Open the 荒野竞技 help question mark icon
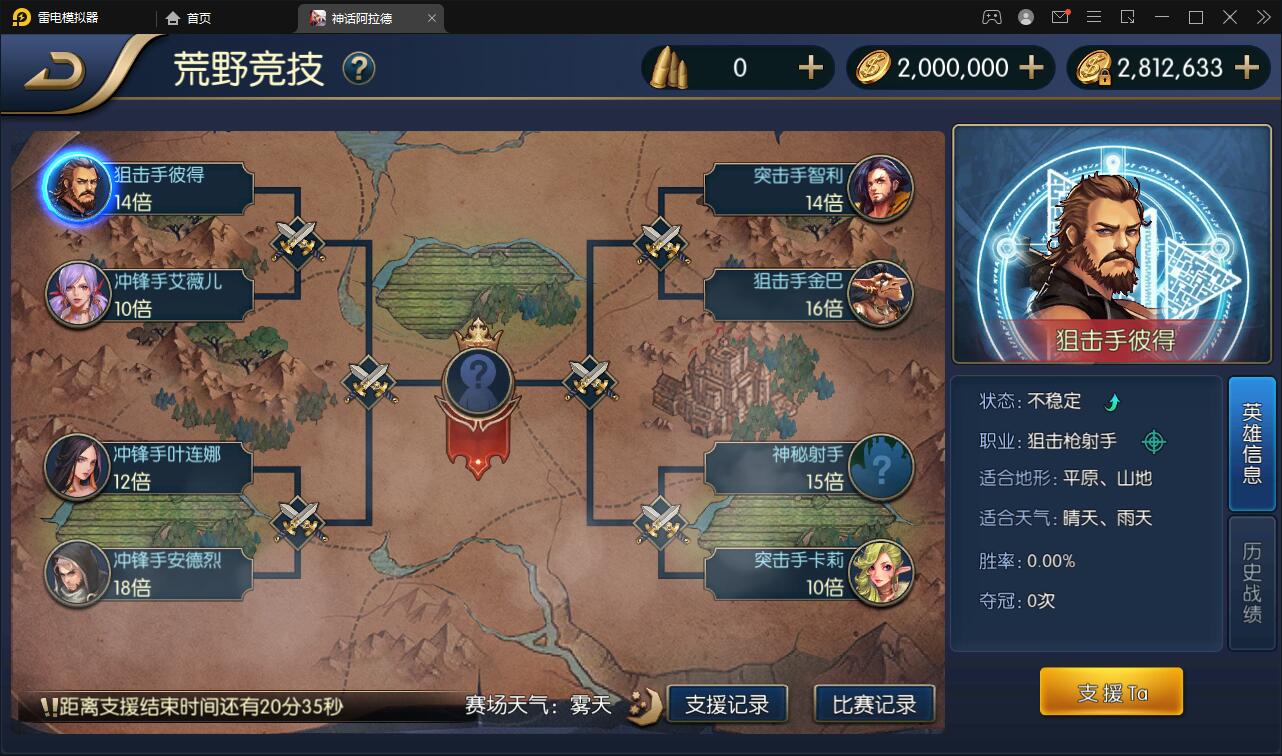 click(359, 69)
